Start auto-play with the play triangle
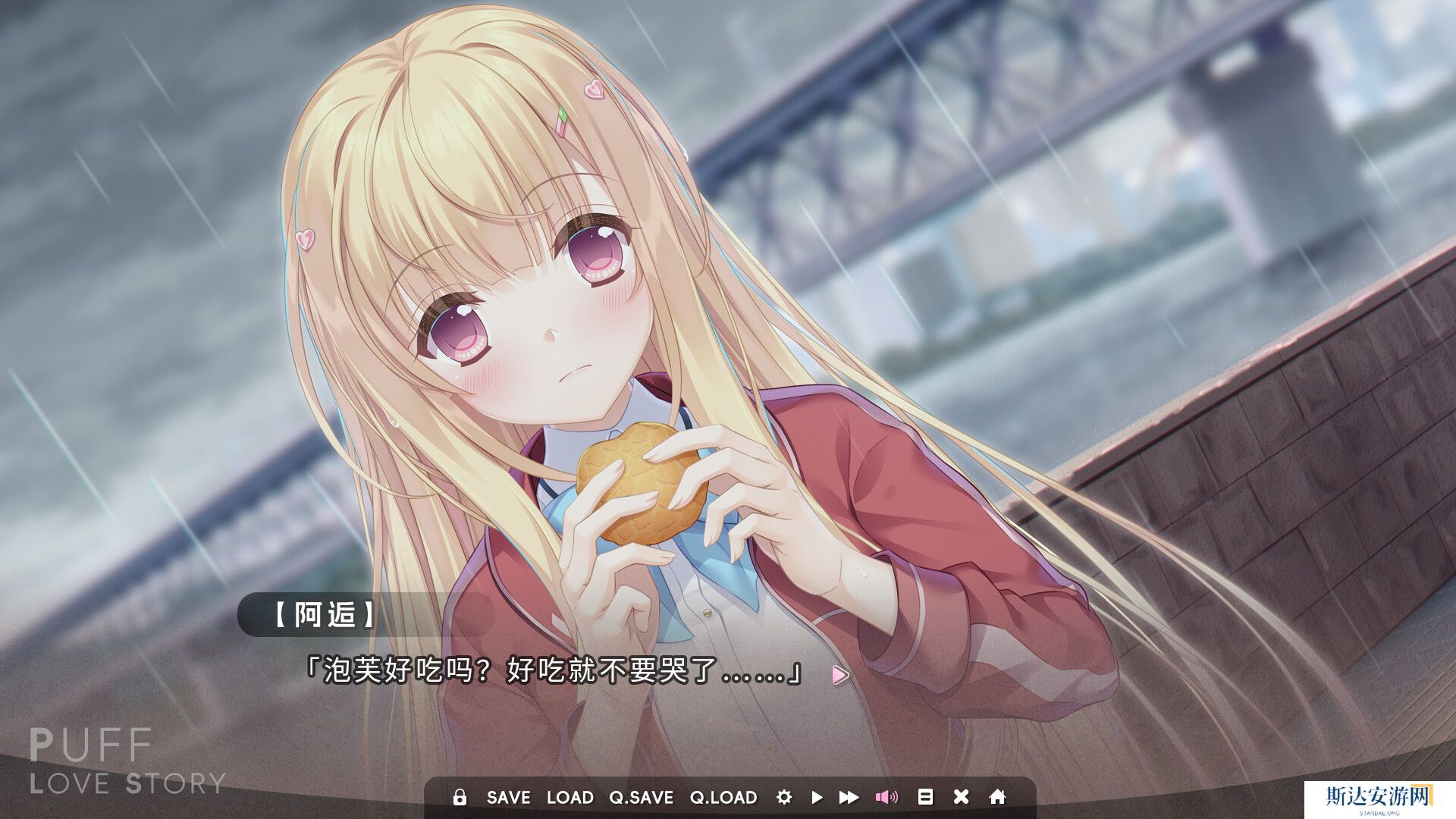The image size is (1456, 819). click(817, 797)
